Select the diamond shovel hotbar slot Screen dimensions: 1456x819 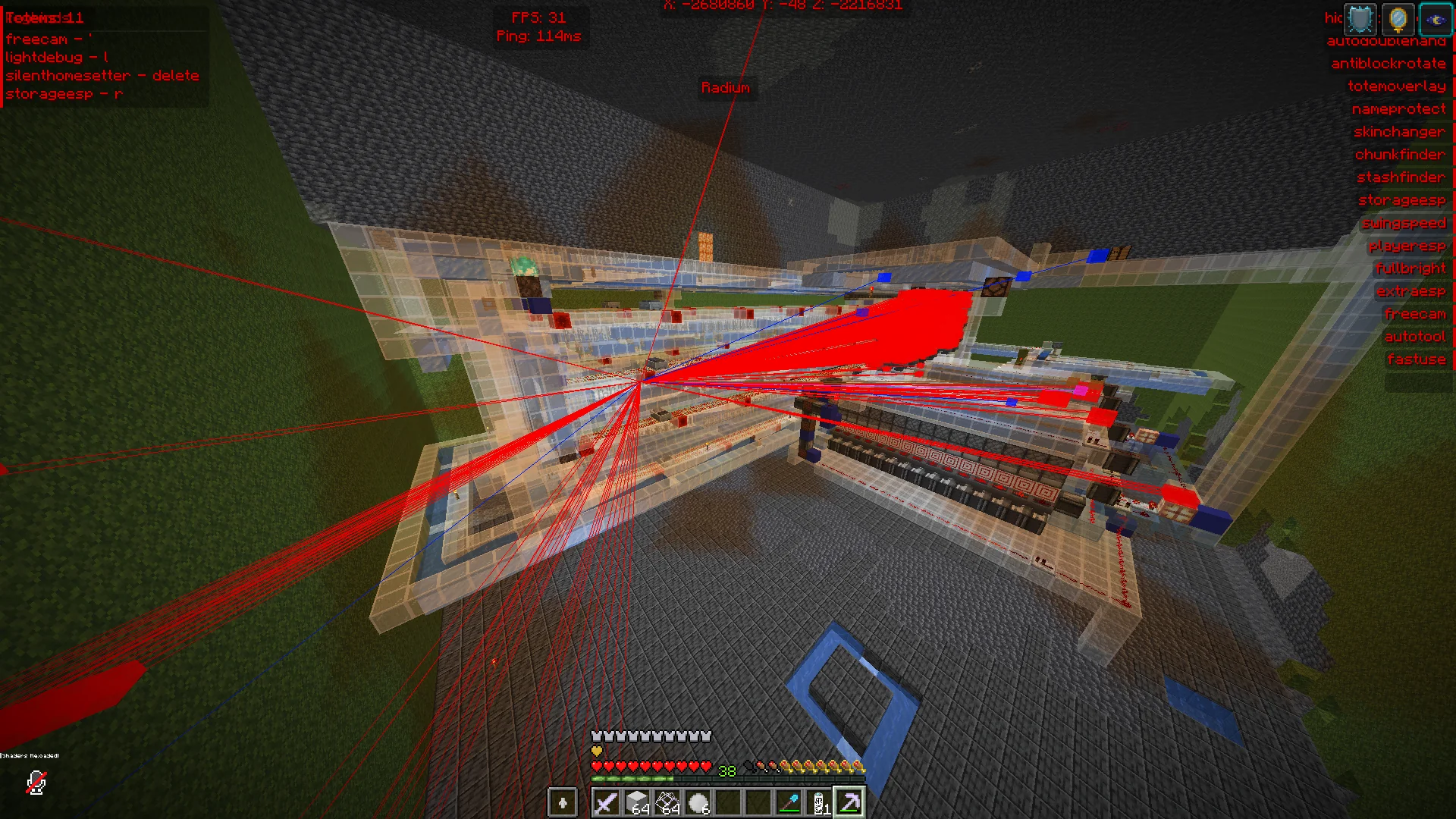791,802
